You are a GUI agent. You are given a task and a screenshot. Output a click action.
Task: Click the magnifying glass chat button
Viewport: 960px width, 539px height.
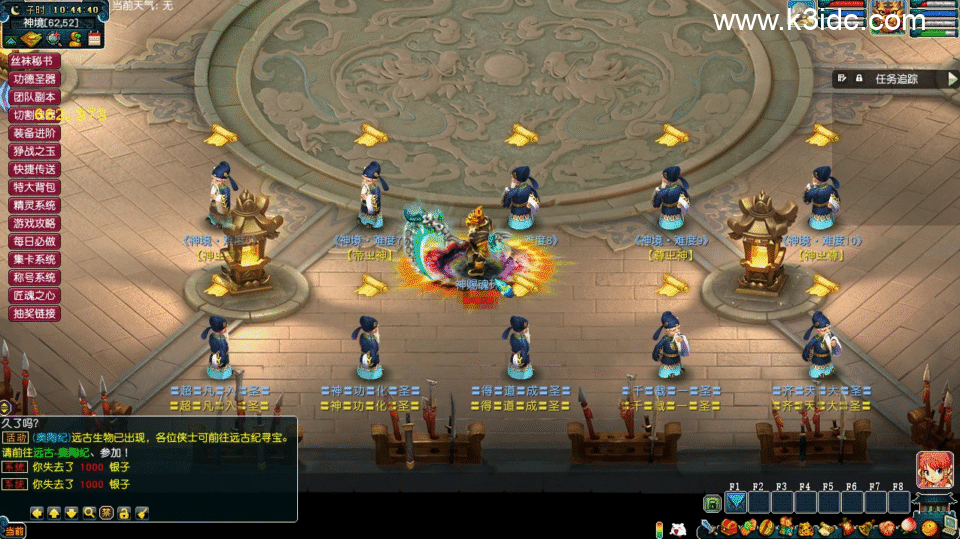click(89, 512)
